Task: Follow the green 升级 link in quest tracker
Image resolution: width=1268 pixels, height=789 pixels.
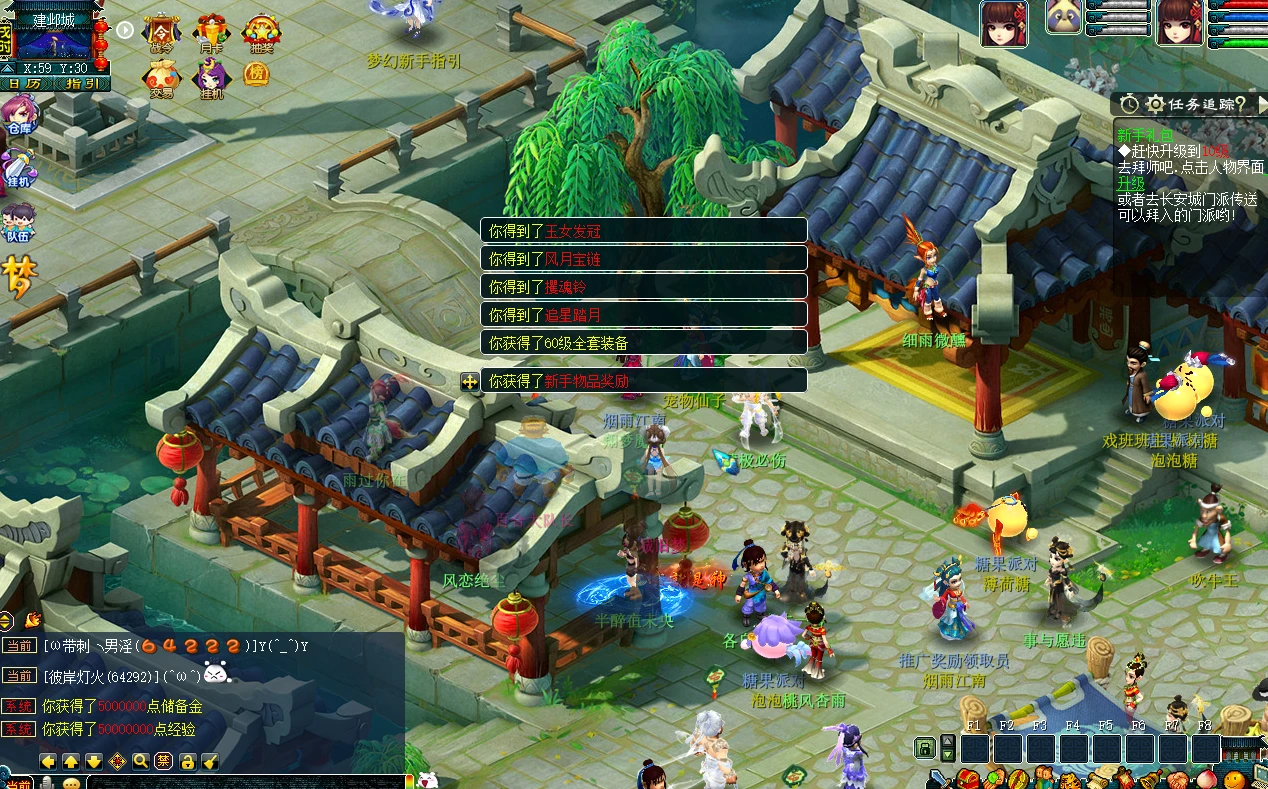Action: tap(1130, 184)
